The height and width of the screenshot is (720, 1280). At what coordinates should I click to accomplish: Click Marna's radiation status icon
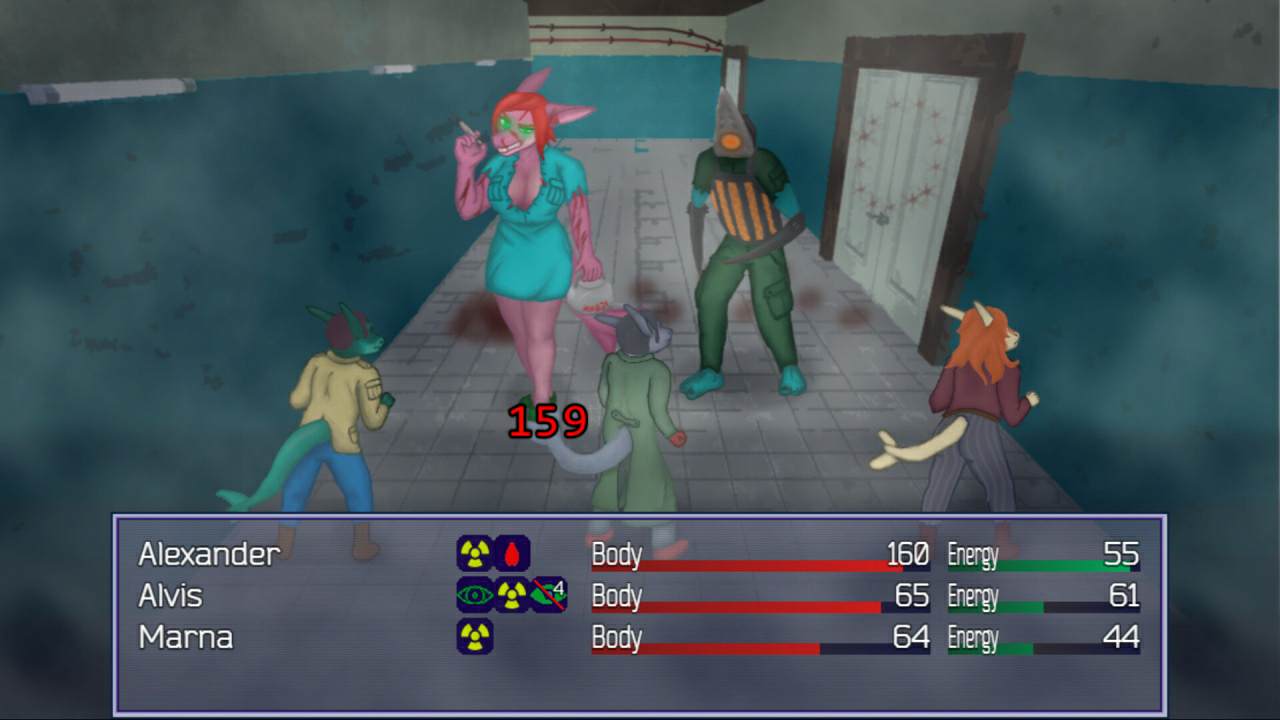[475, 637]
